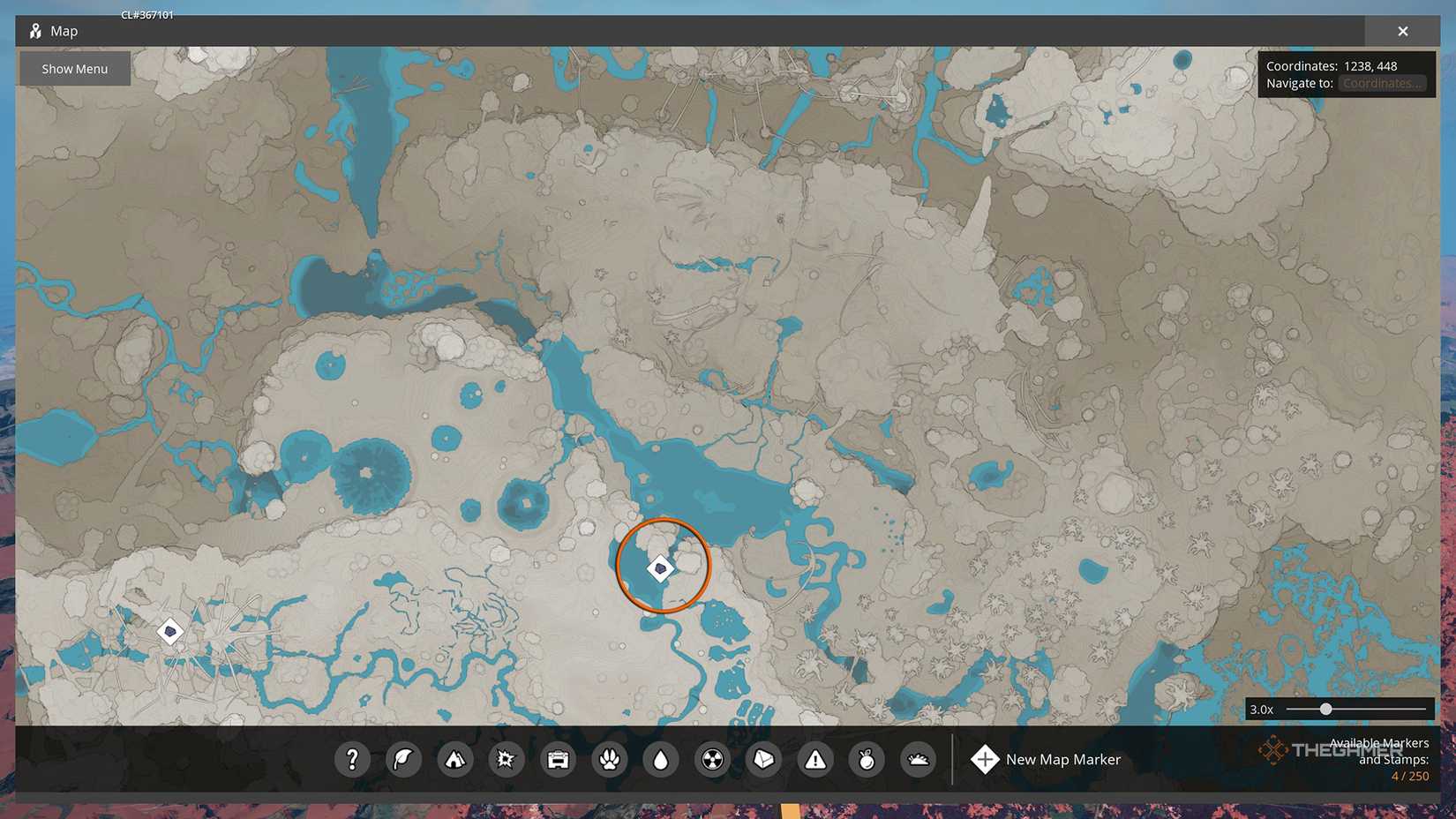Toggle the rock pile marker stamp
Screen dimensions: 1456x819
pyautogui.click(x=917, y=759)
